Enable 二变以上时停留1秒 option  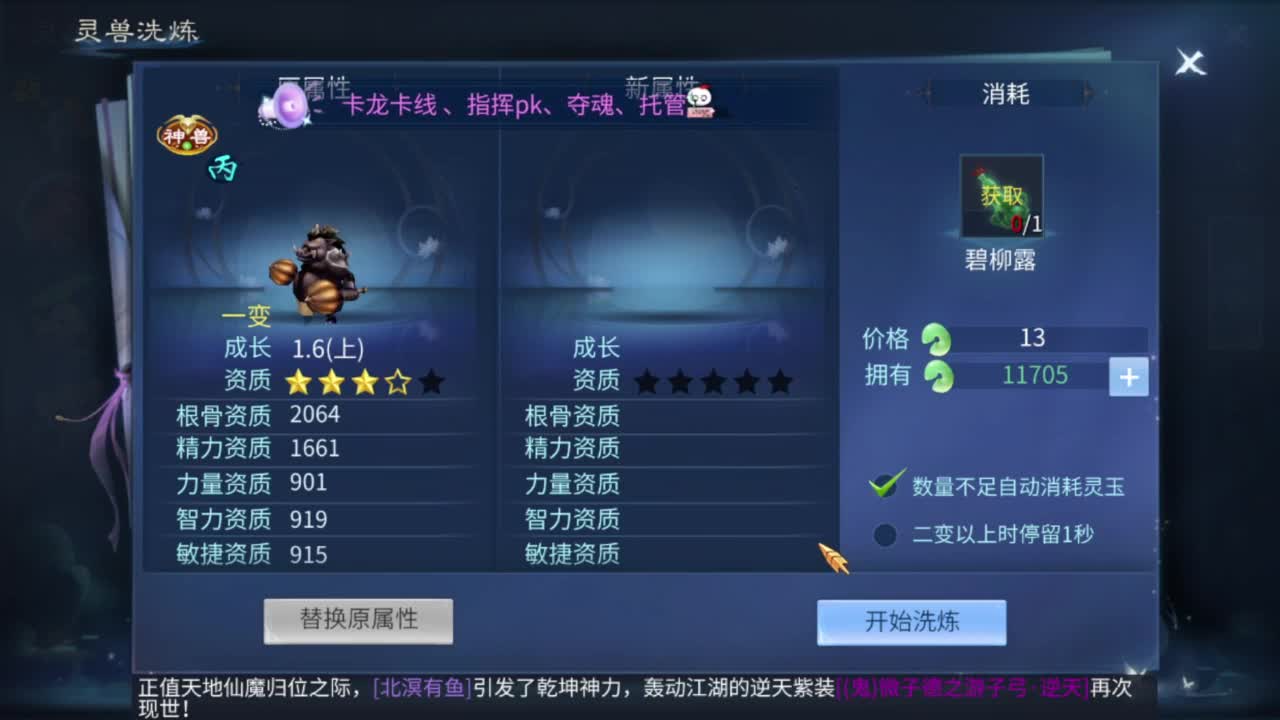click(x=884, y=536)
